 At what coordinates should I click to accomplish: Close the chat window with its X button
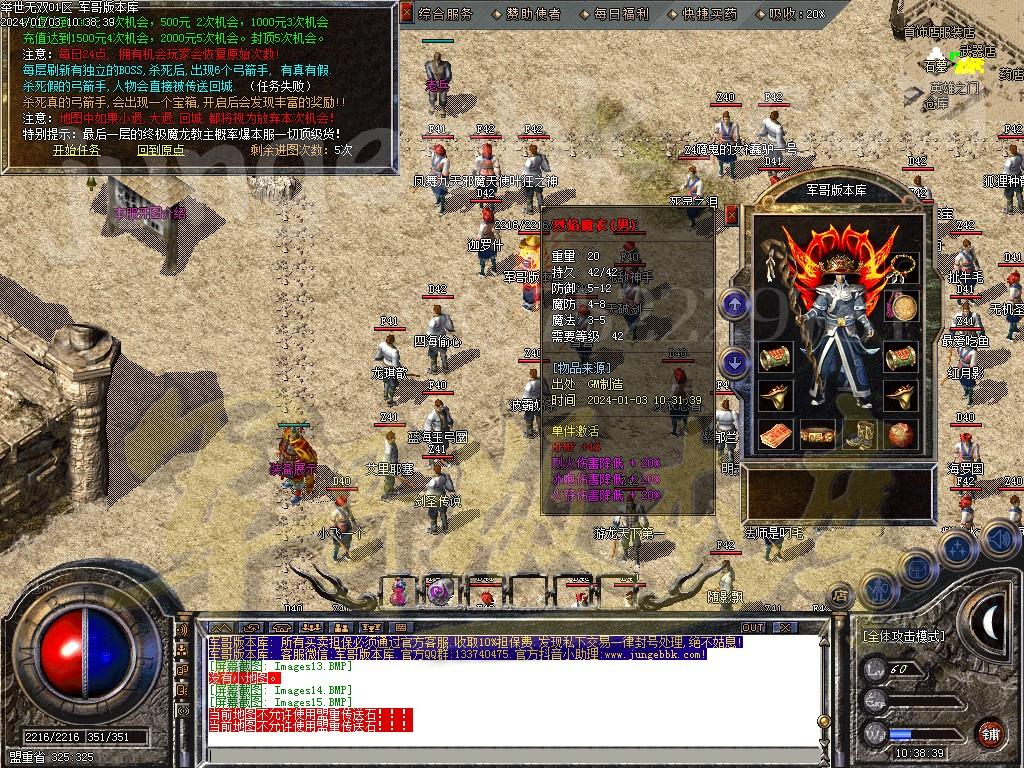pyautogui.click(x=787, y=627)
